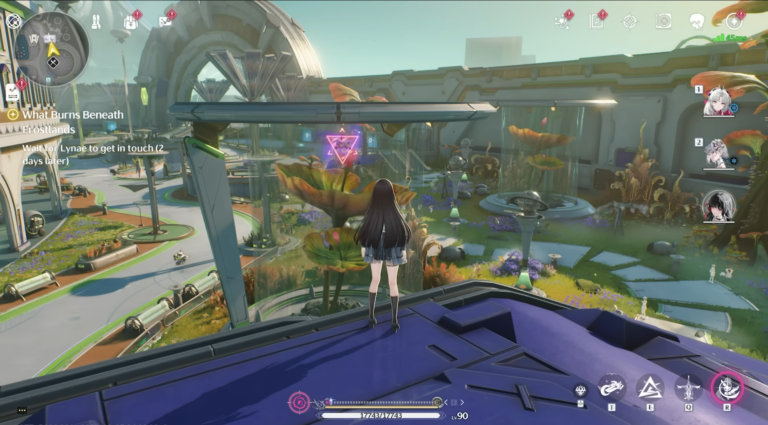Click the pink spiral icon beside health bar

[298, 402]
